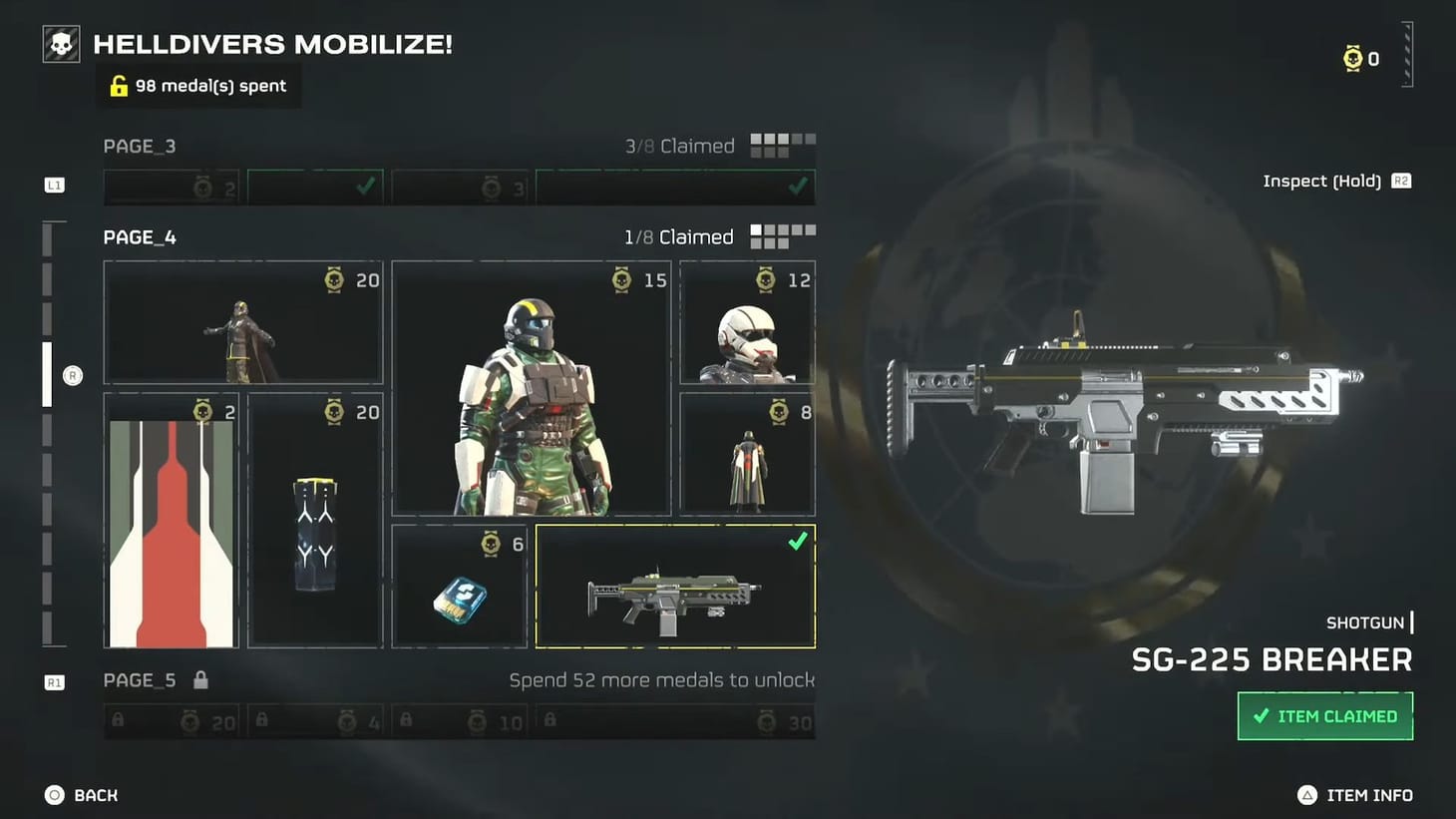
Task: Select the cape item costing 8 medals
Action: point(746,454)
